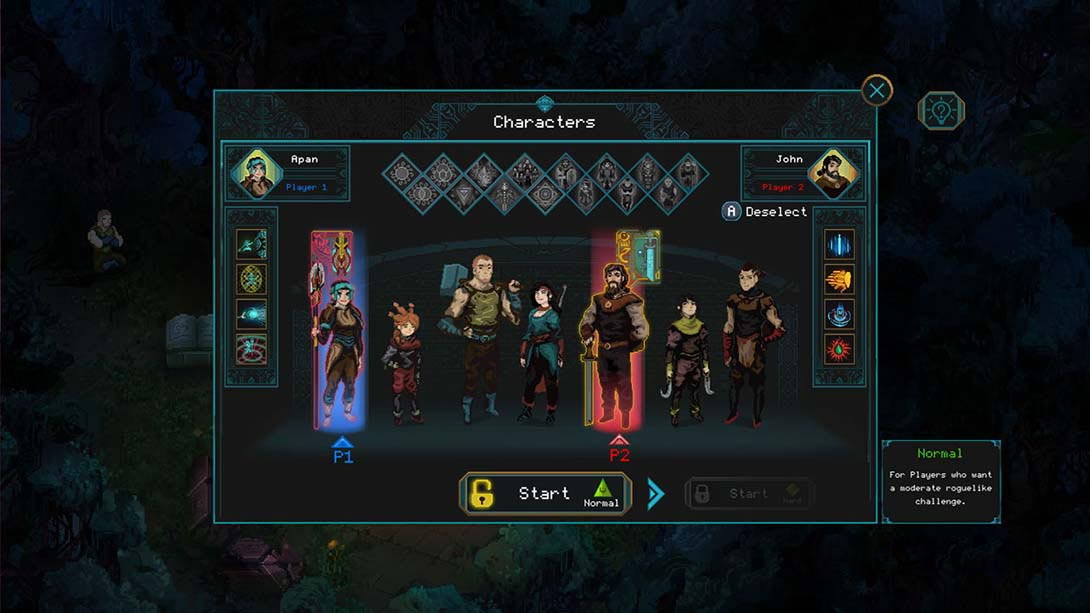Viewport: 1090px width, 613px height.
Task: Open the lightbulb hint panel
Action: pyautogui.click(x=941, y=111)
